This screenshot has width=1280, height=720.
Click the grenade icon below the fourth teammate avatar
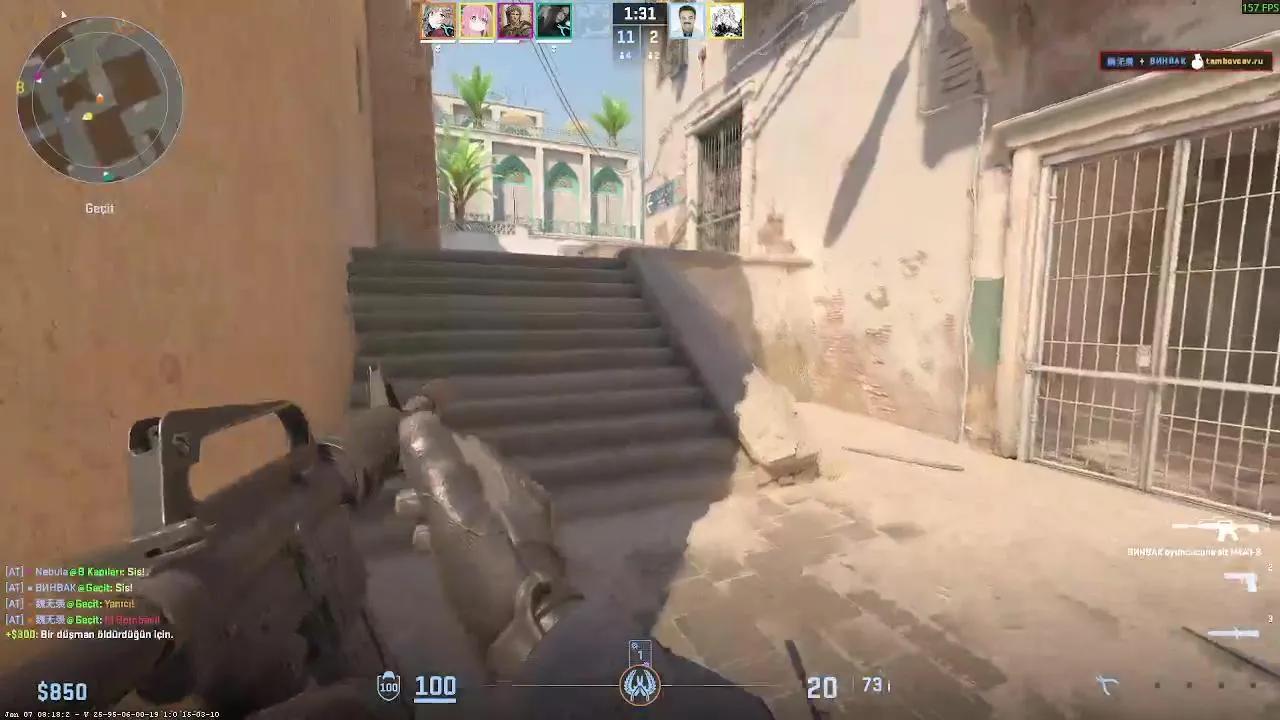click(553, 49)
